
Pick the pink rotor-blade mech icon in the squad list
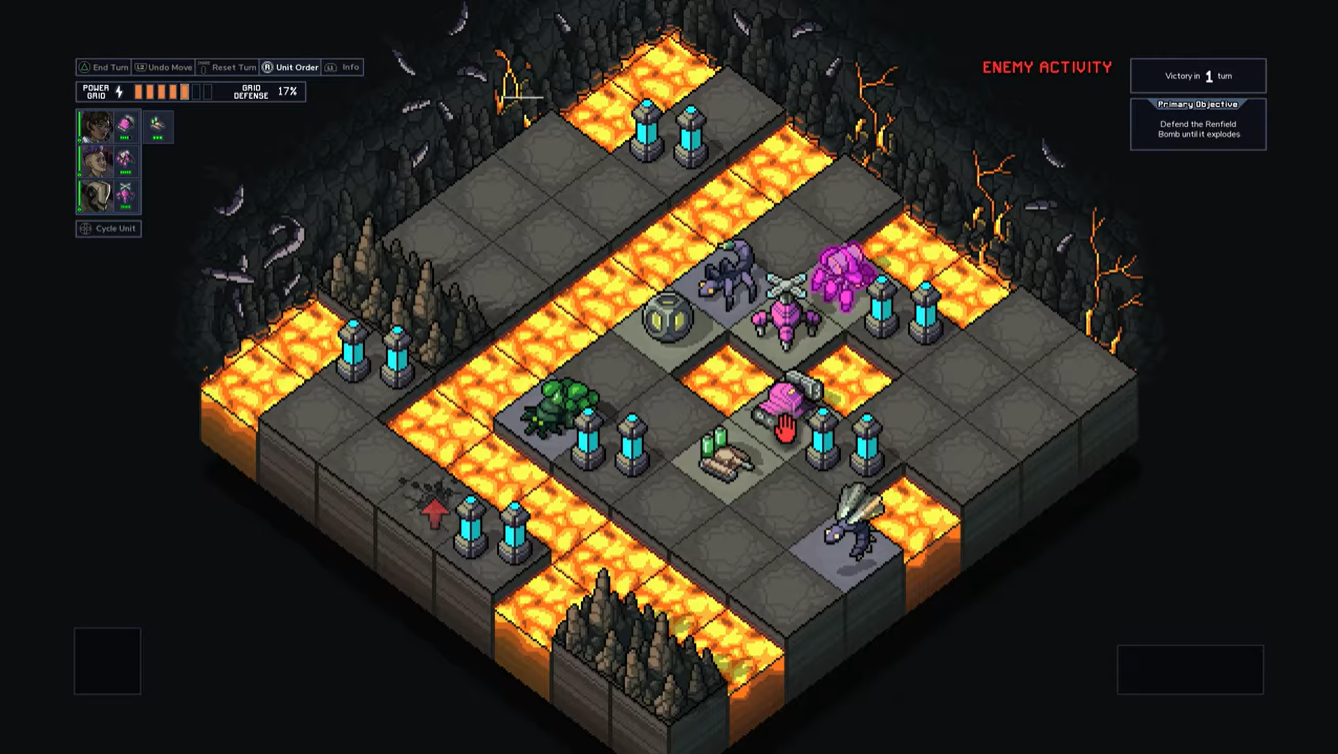pos(126,195)
